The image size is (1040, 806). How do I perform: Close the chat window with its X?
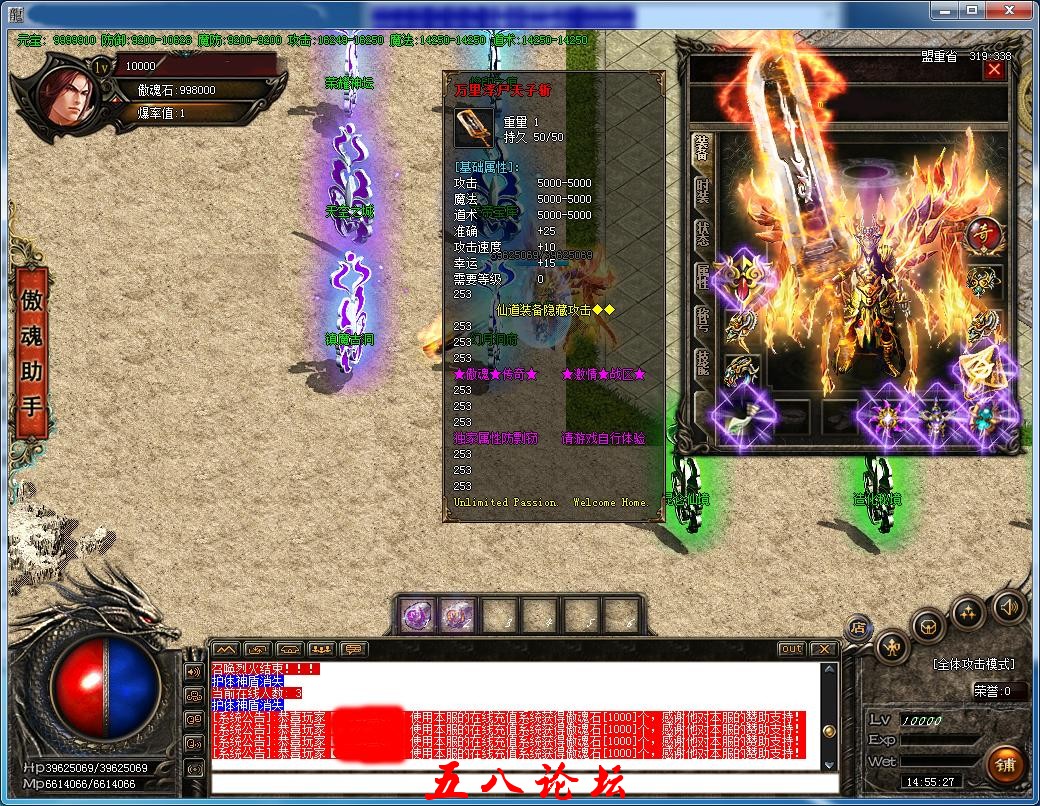822,649
